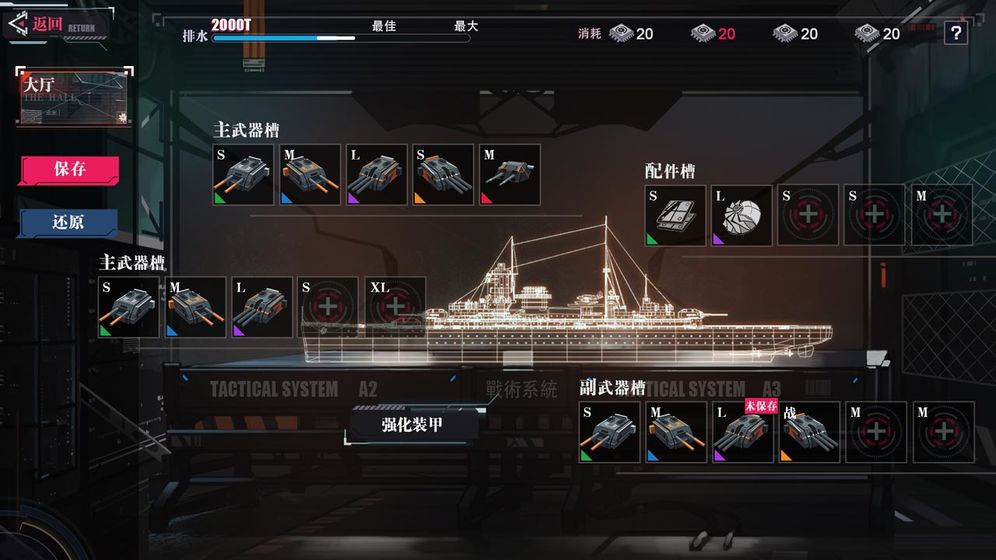Choose the empty S main weapon slot
This screenshot has height=560, width=996.
[x=329, y=307]
